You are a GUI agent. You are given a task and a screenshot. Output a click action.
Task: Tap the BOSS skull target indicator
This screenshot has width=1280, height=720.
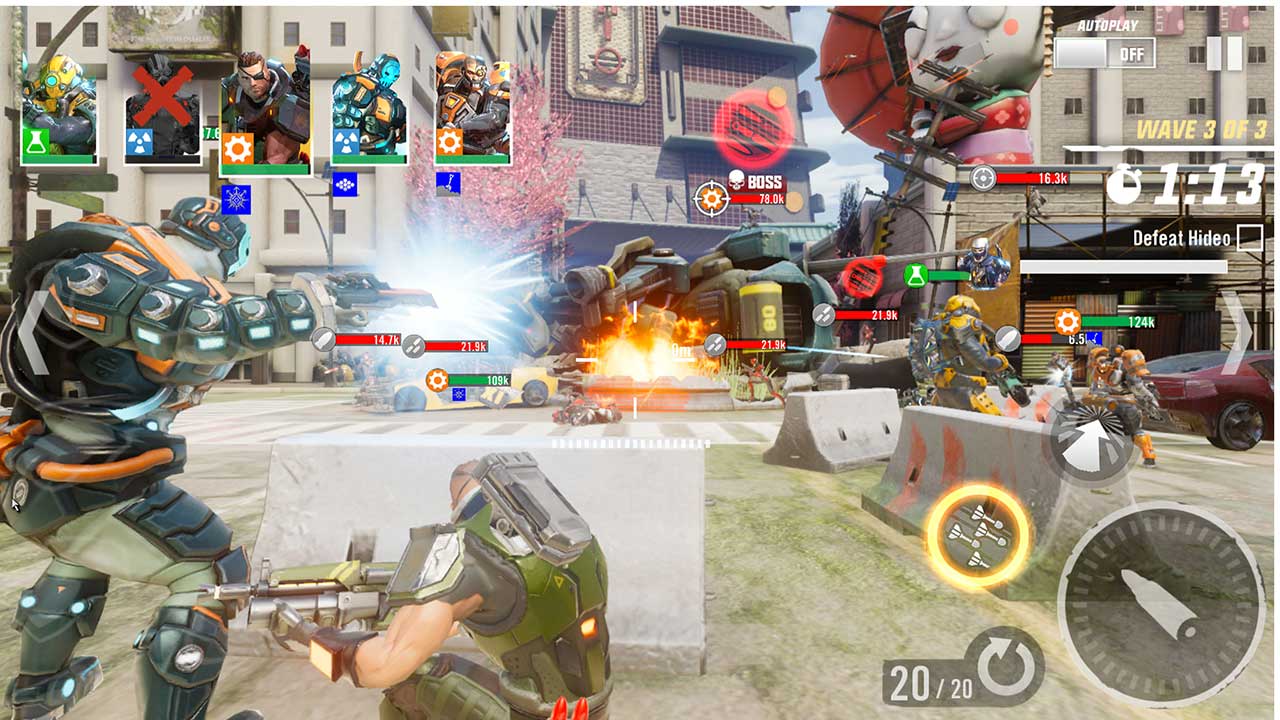(737, 180)
